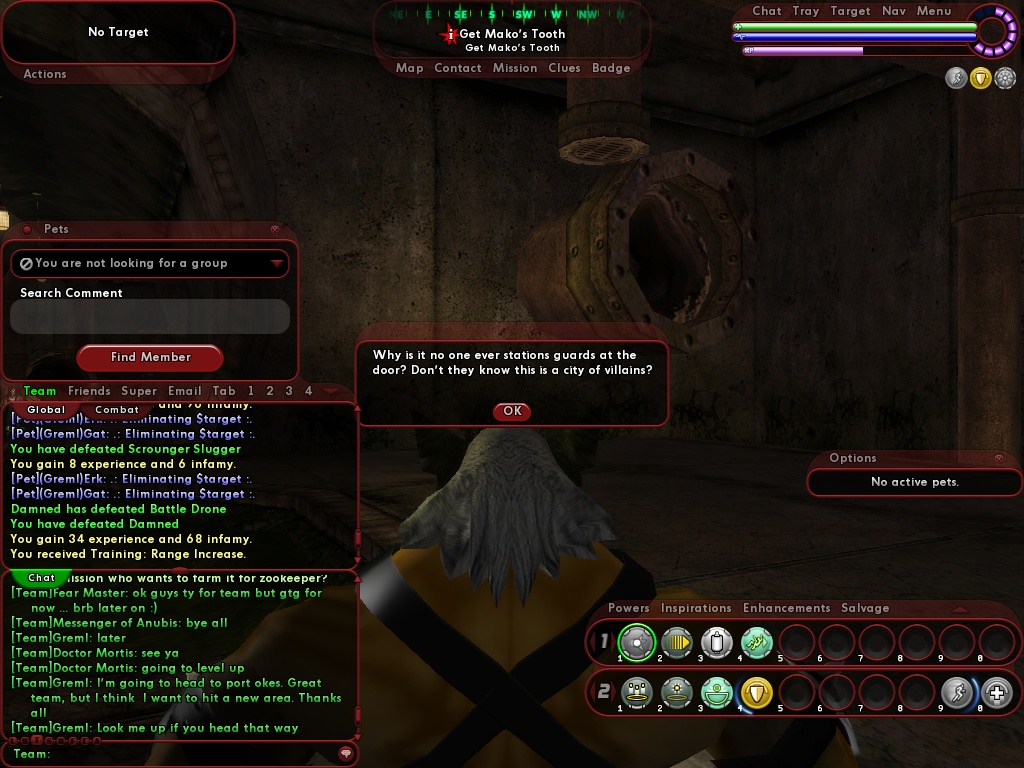
Task: Open the Clues window
Action: coord(564,68)
